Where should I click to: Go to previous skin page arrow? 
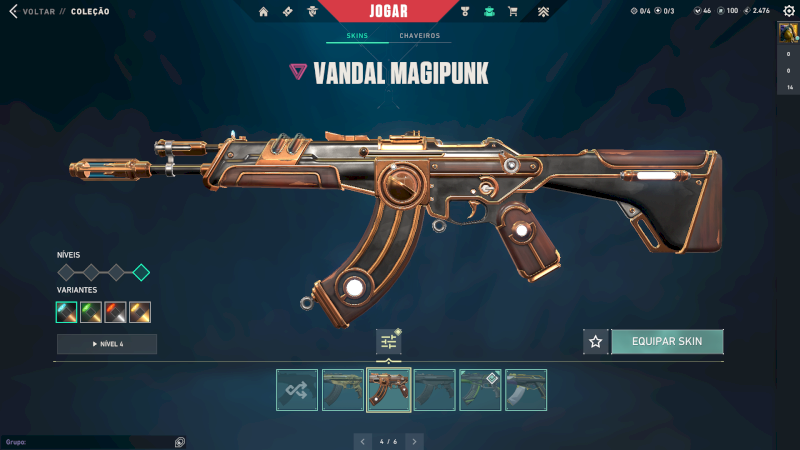362,441
